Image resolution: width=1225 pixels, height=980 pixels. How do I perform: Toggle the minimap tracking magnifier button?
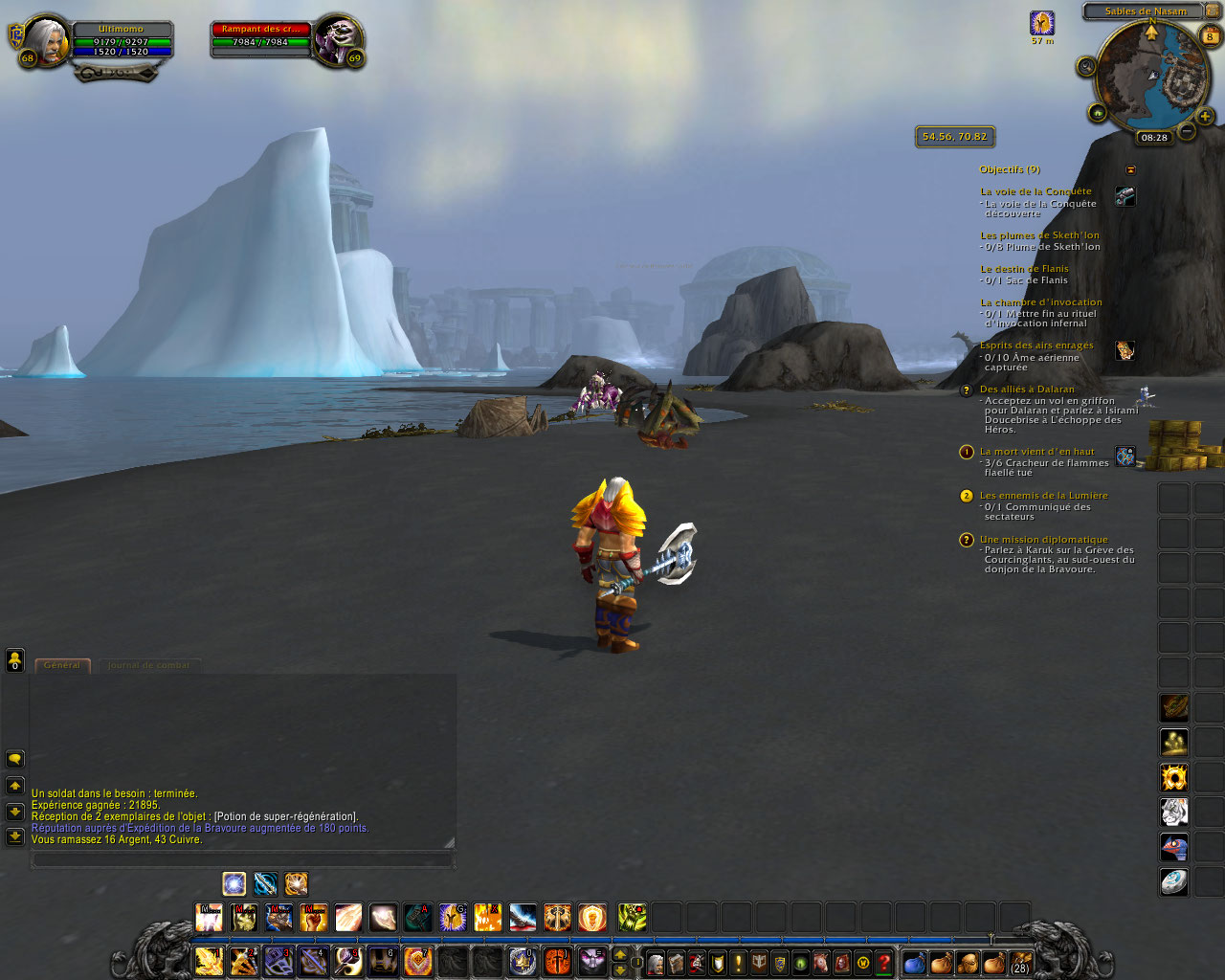[1086, 66]
